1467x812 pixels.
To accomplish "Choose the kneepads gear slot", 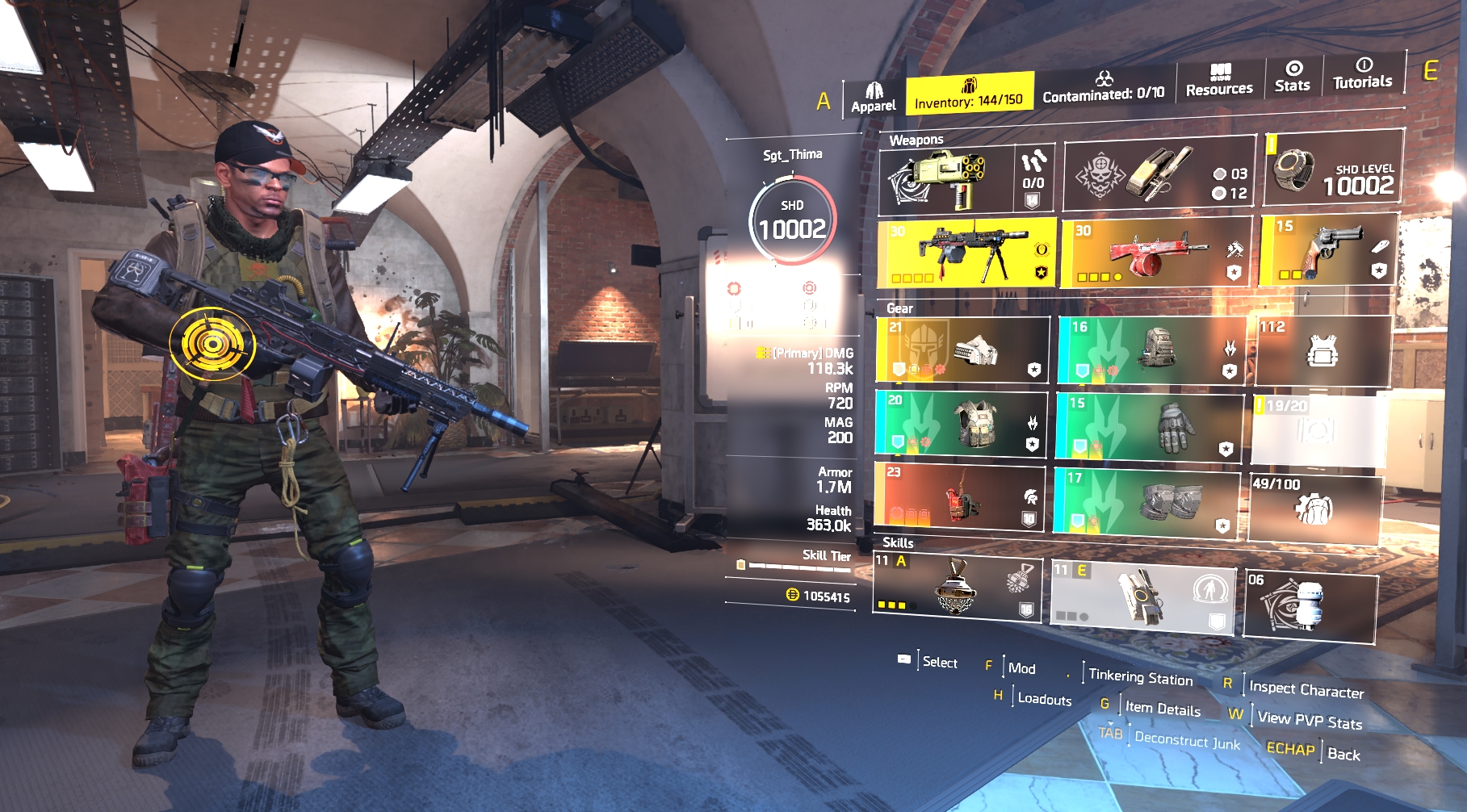I will [1146, 502].
